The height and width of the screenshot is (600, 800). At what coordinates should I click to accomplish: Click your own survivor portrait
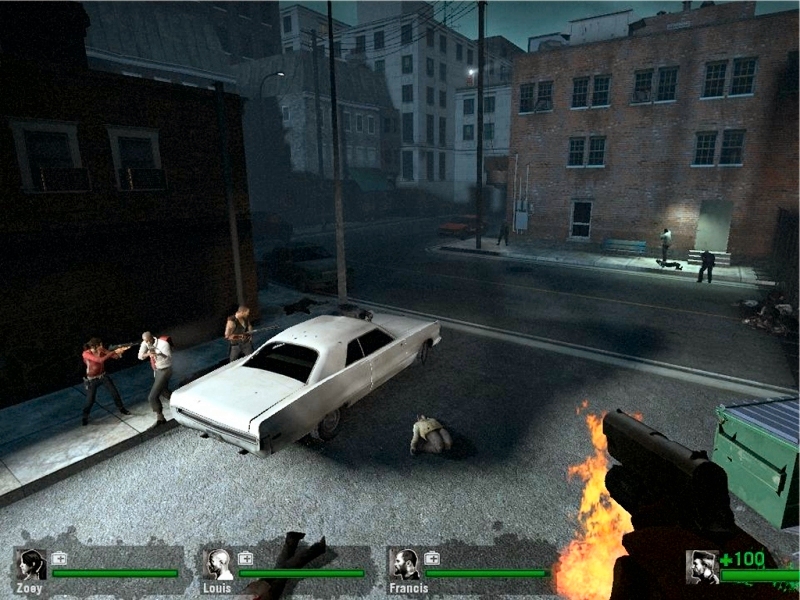coord(702,567)
